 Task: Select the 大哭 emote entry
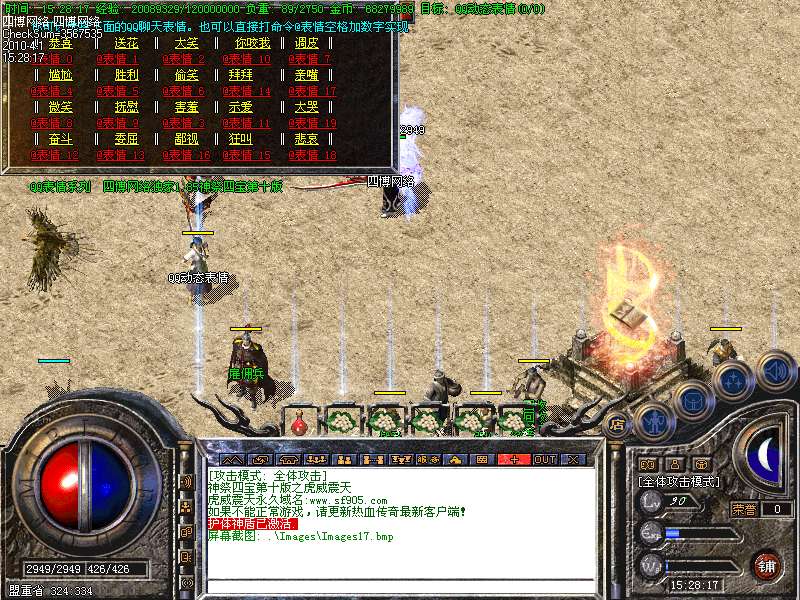[305, 107]
